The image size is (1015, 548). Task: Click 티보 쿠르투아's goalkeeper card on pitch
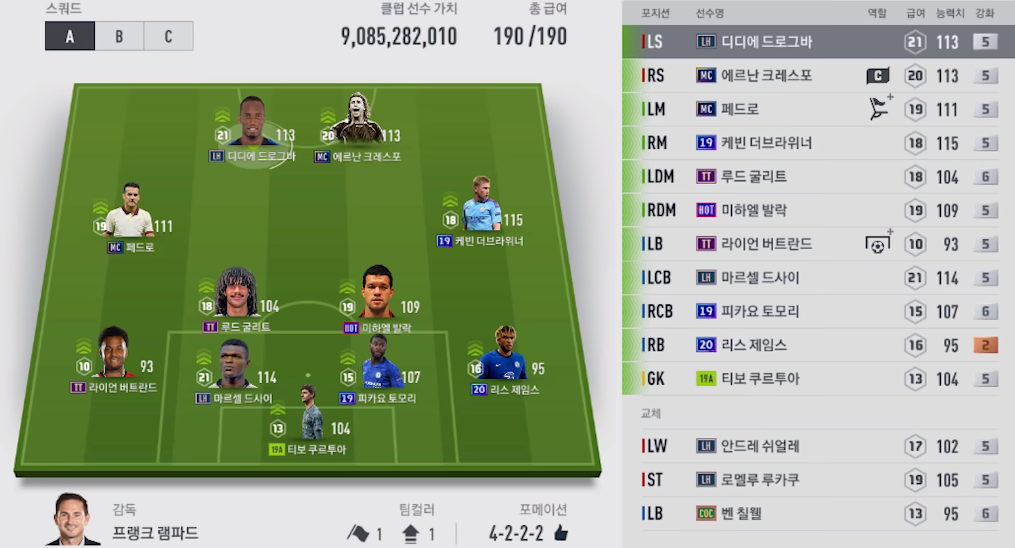click(x=308, y=418)
